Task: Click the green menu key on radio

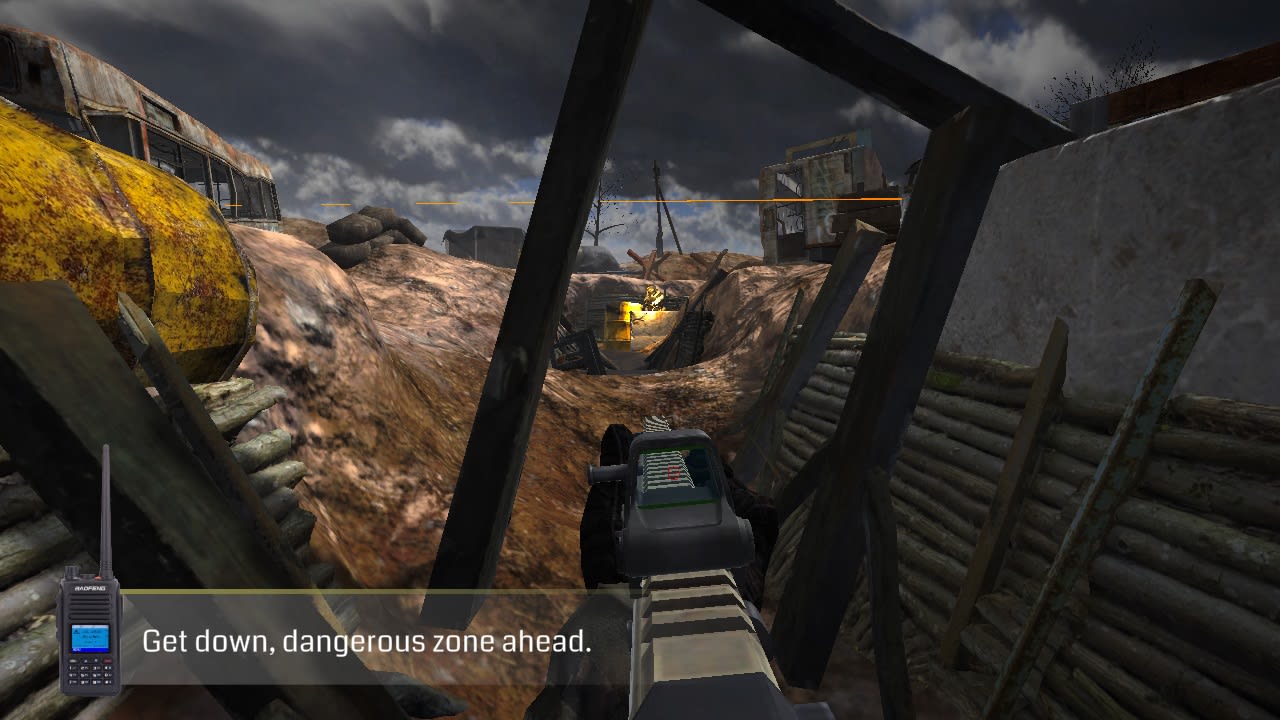Action: (71, 661)
